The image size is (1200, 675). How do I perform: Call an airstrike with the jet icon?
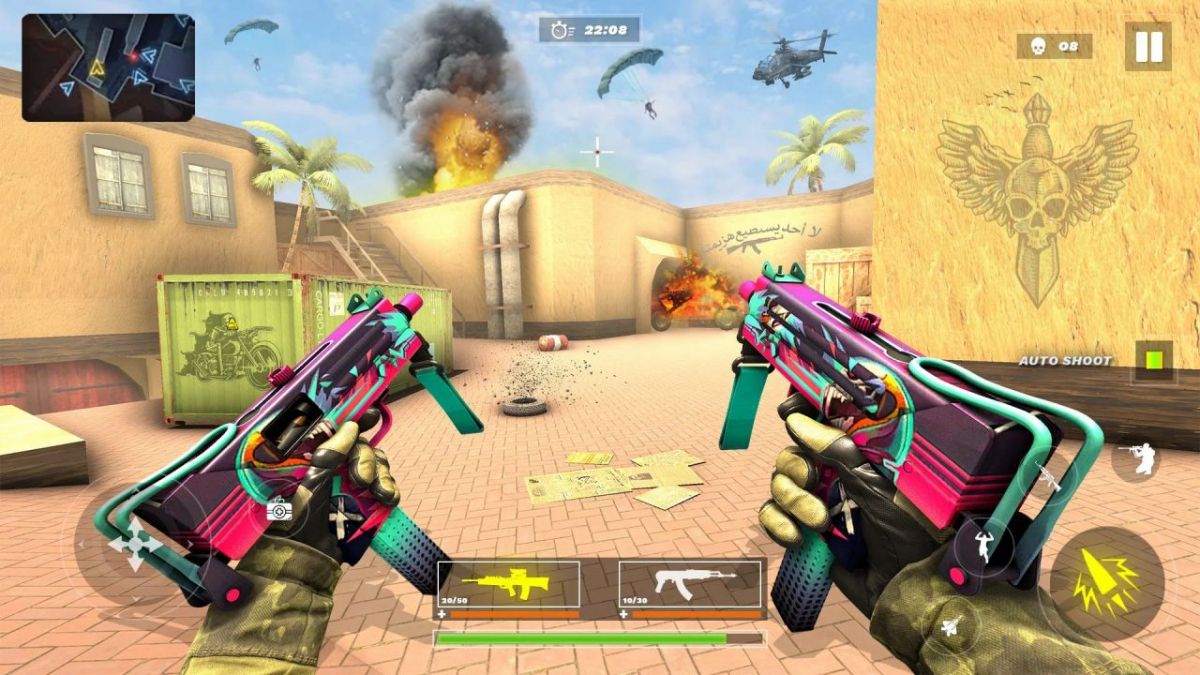(951, 628)
